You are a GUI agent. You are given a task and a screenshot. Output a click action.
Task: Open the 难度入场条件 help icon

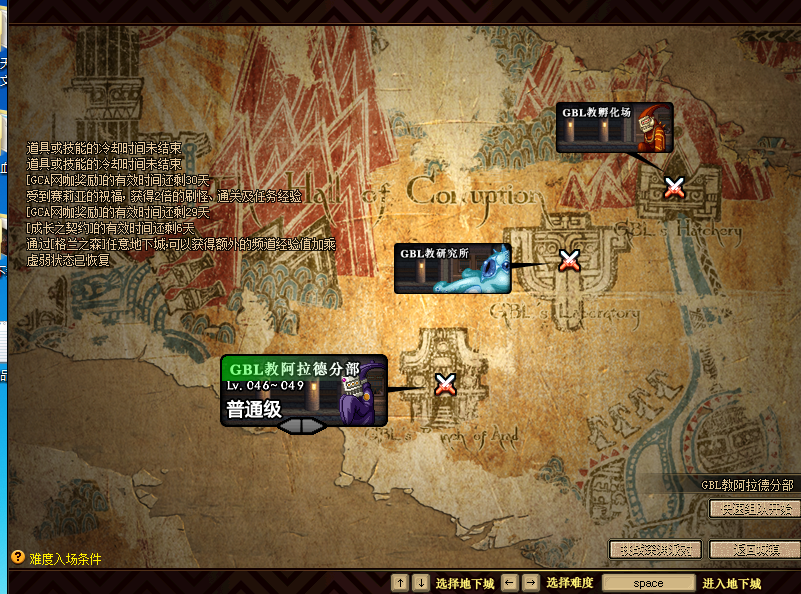(x=17, y=557)
